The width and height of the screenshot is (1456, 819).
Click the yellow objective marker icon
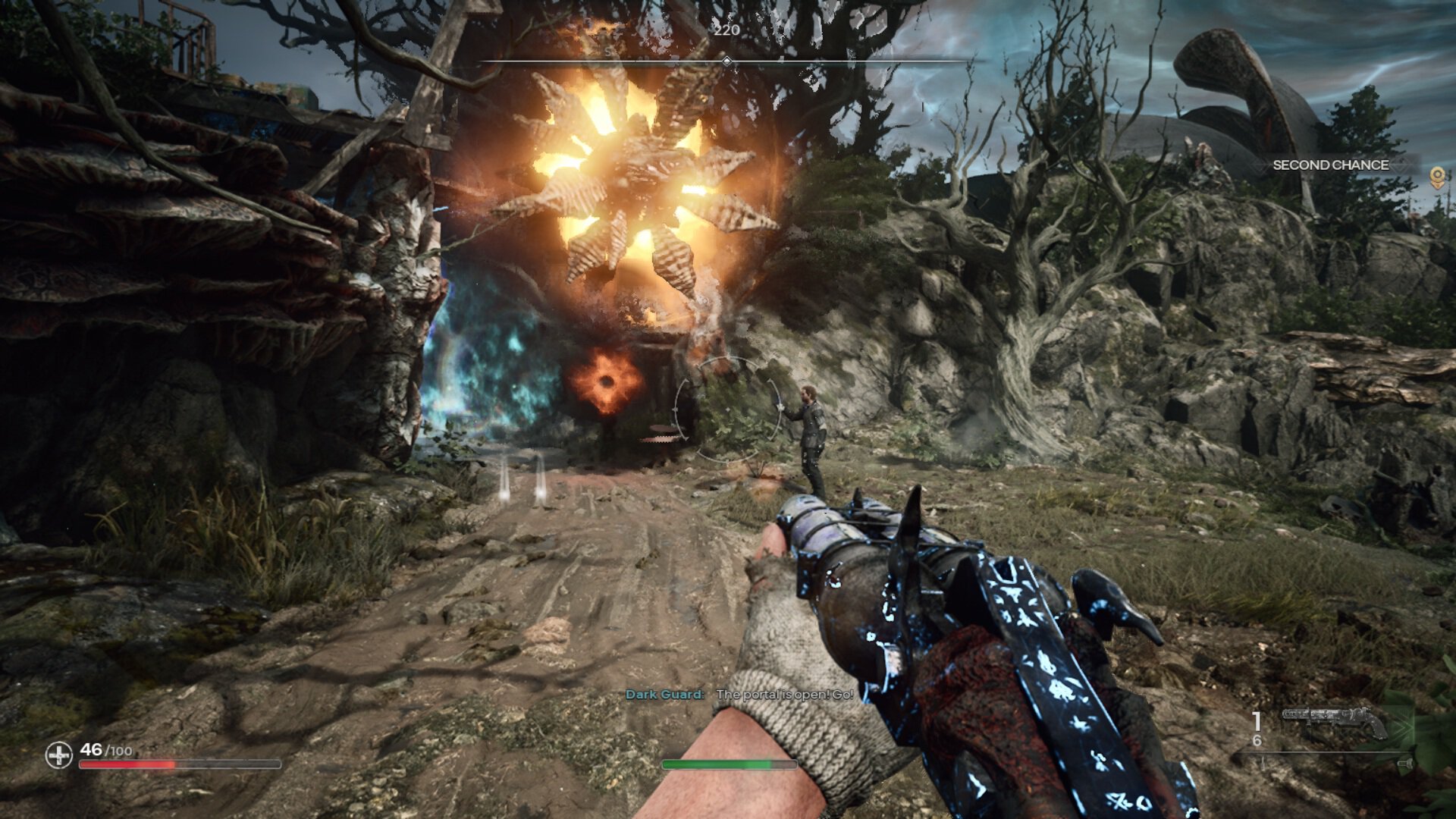1436,178
